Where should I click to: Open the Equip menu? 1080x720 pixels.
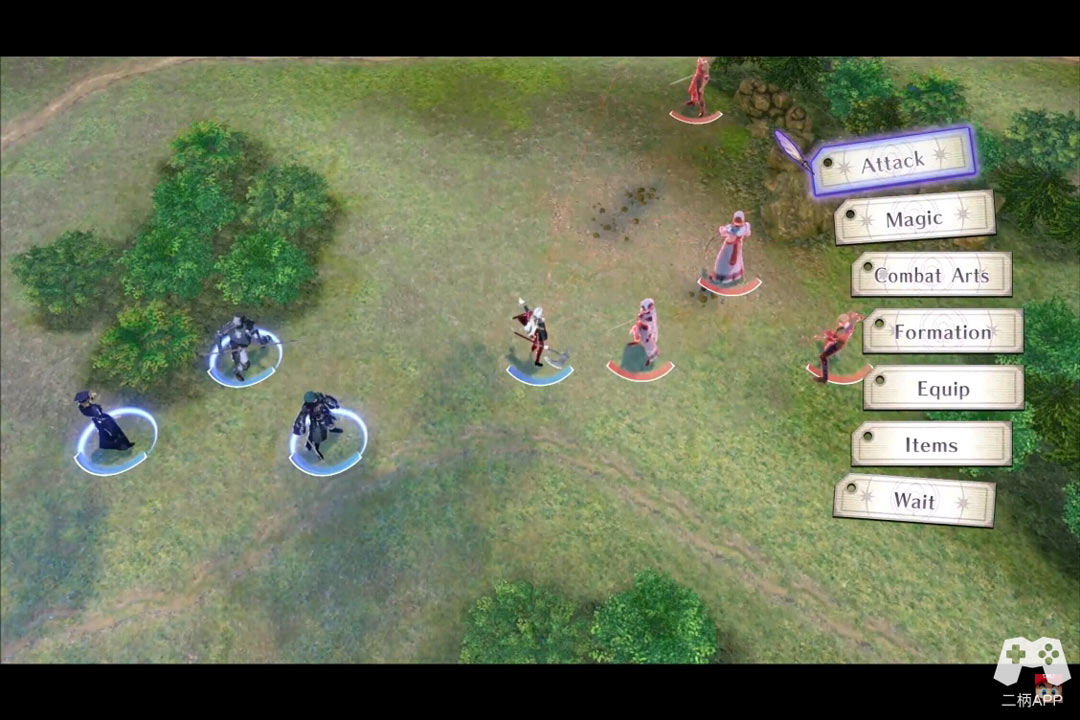(x=943, y=388)
